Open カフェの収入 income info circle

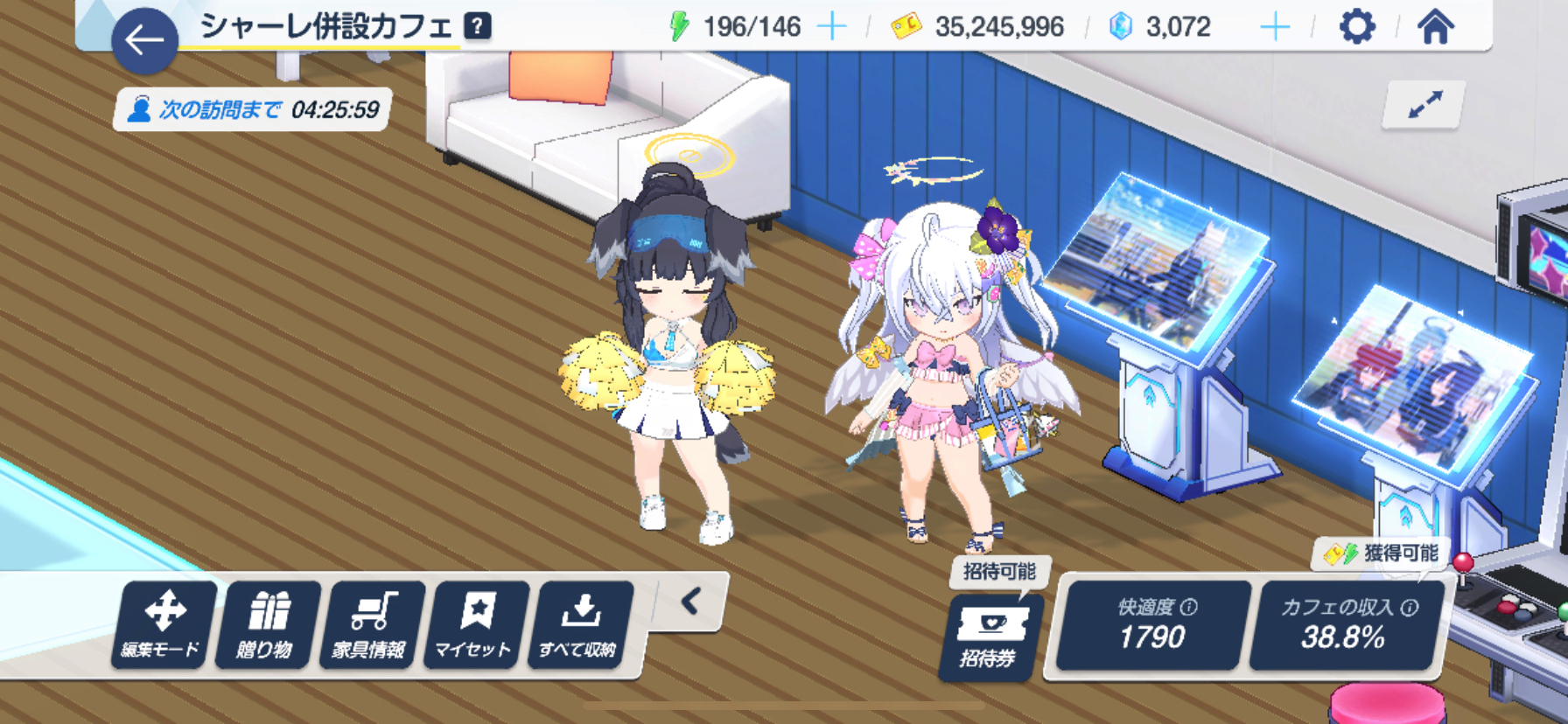[1408, 606]
